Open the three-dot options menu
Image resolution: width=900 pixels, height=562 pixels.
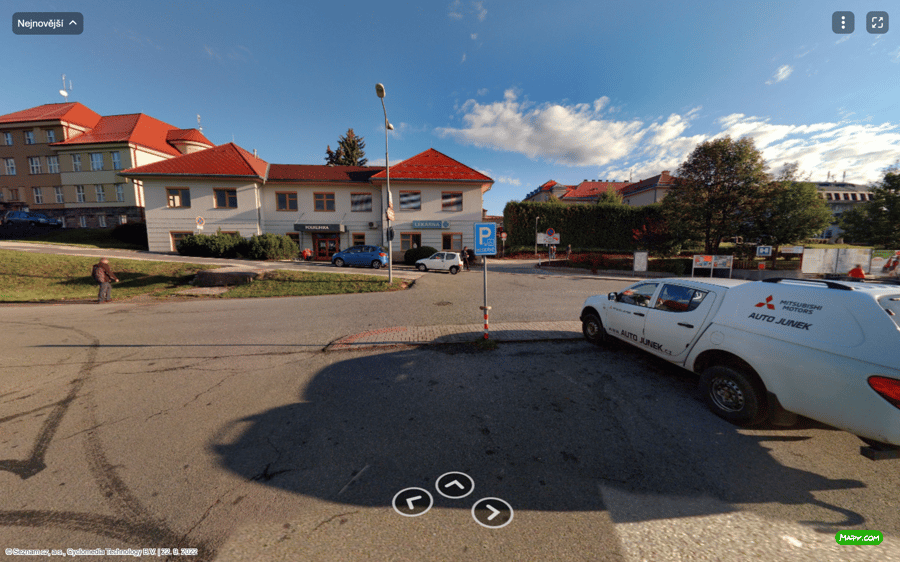point(843,23)
